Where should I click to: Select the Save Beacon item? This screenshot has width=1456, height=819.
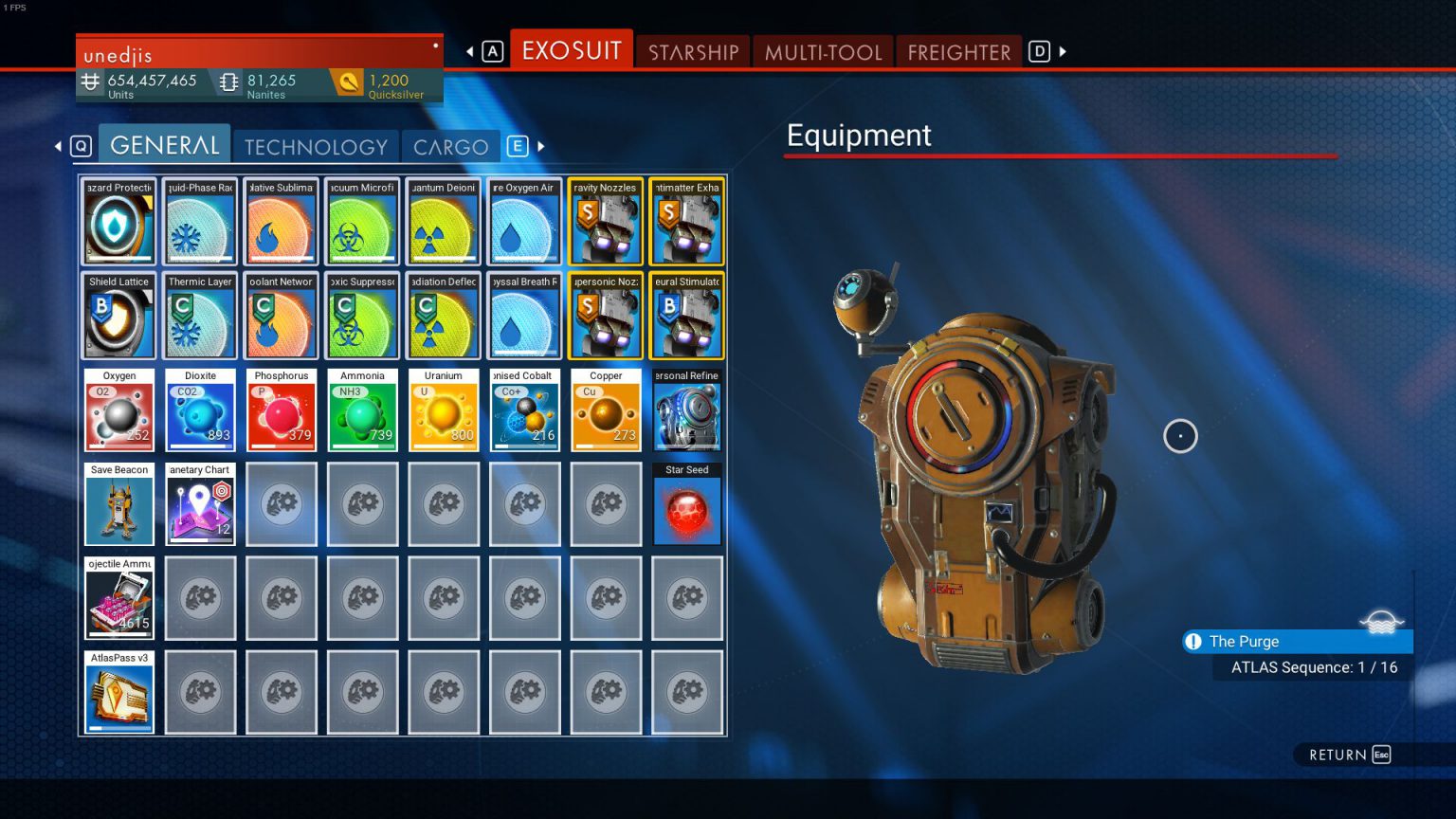118,504
